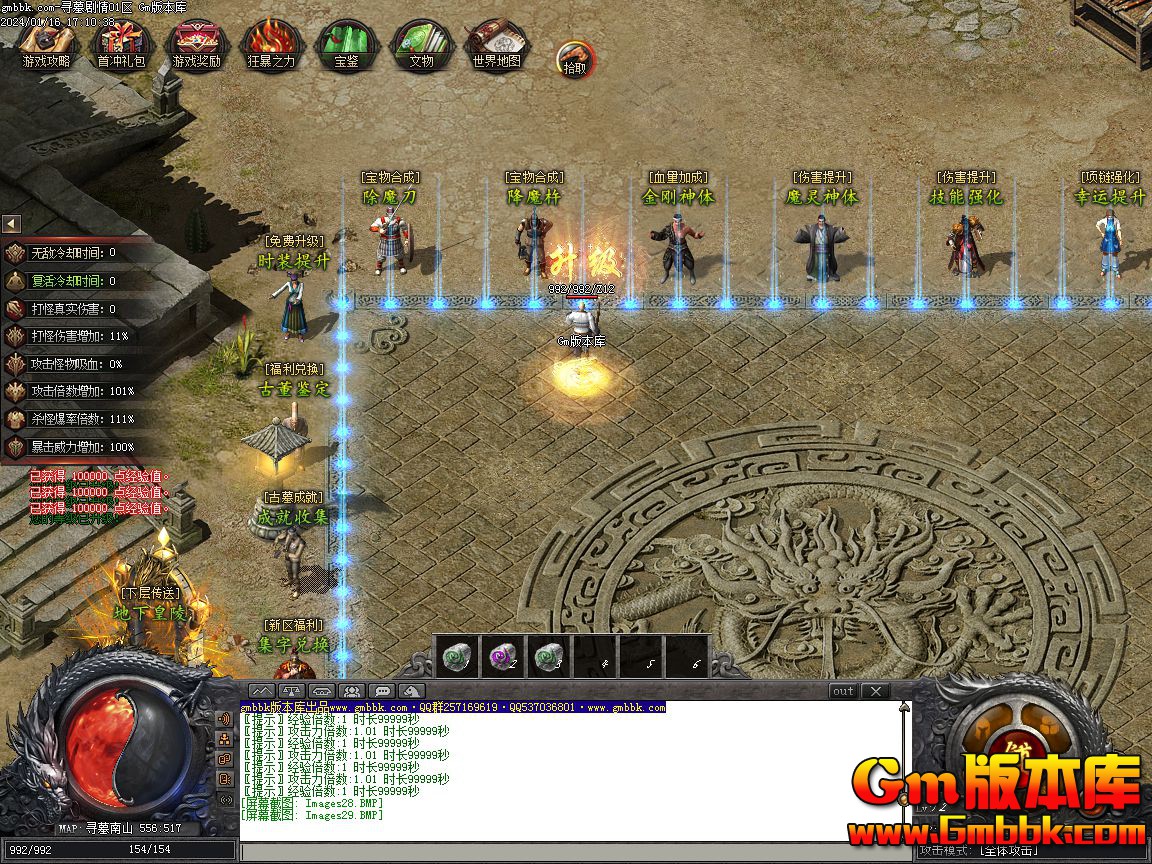1152x864 pixels.
Task: Toggle the speaker sound button beside the orb
Action: coord(225,719)
